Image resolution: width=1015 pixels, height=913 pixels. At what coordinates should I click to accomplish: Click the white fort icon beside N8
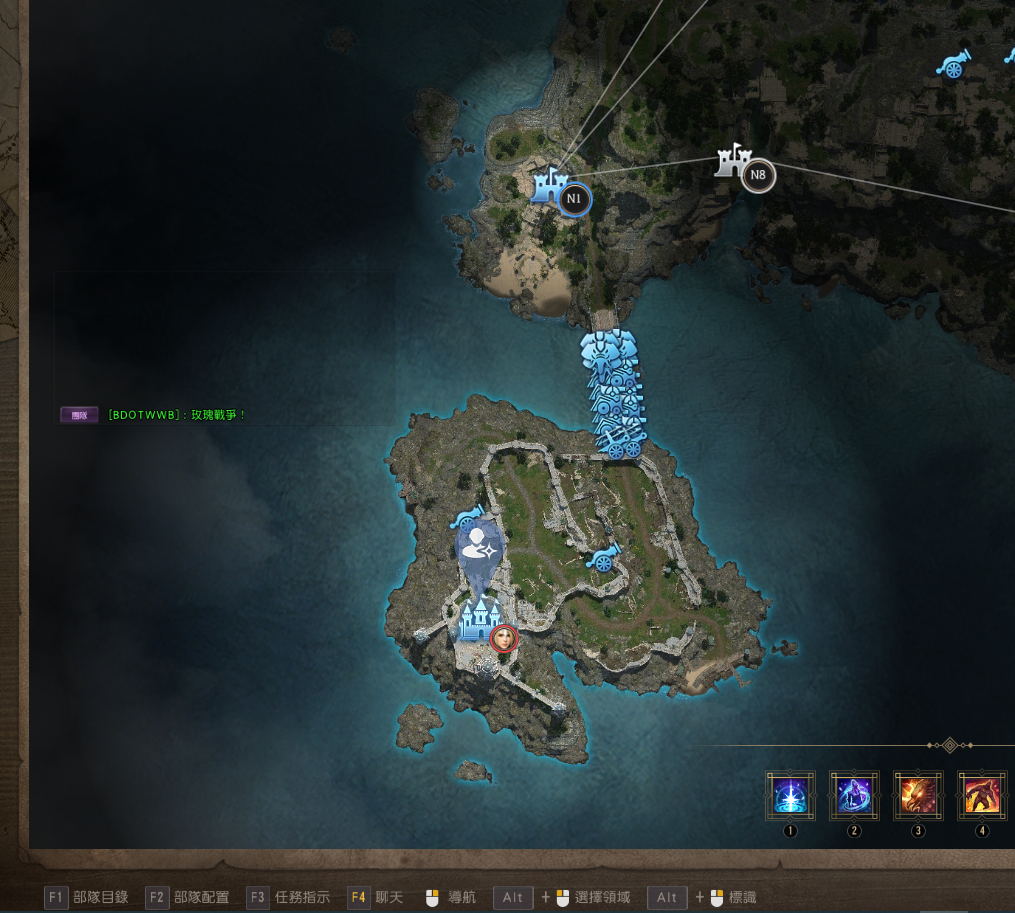tap(733, 160)
